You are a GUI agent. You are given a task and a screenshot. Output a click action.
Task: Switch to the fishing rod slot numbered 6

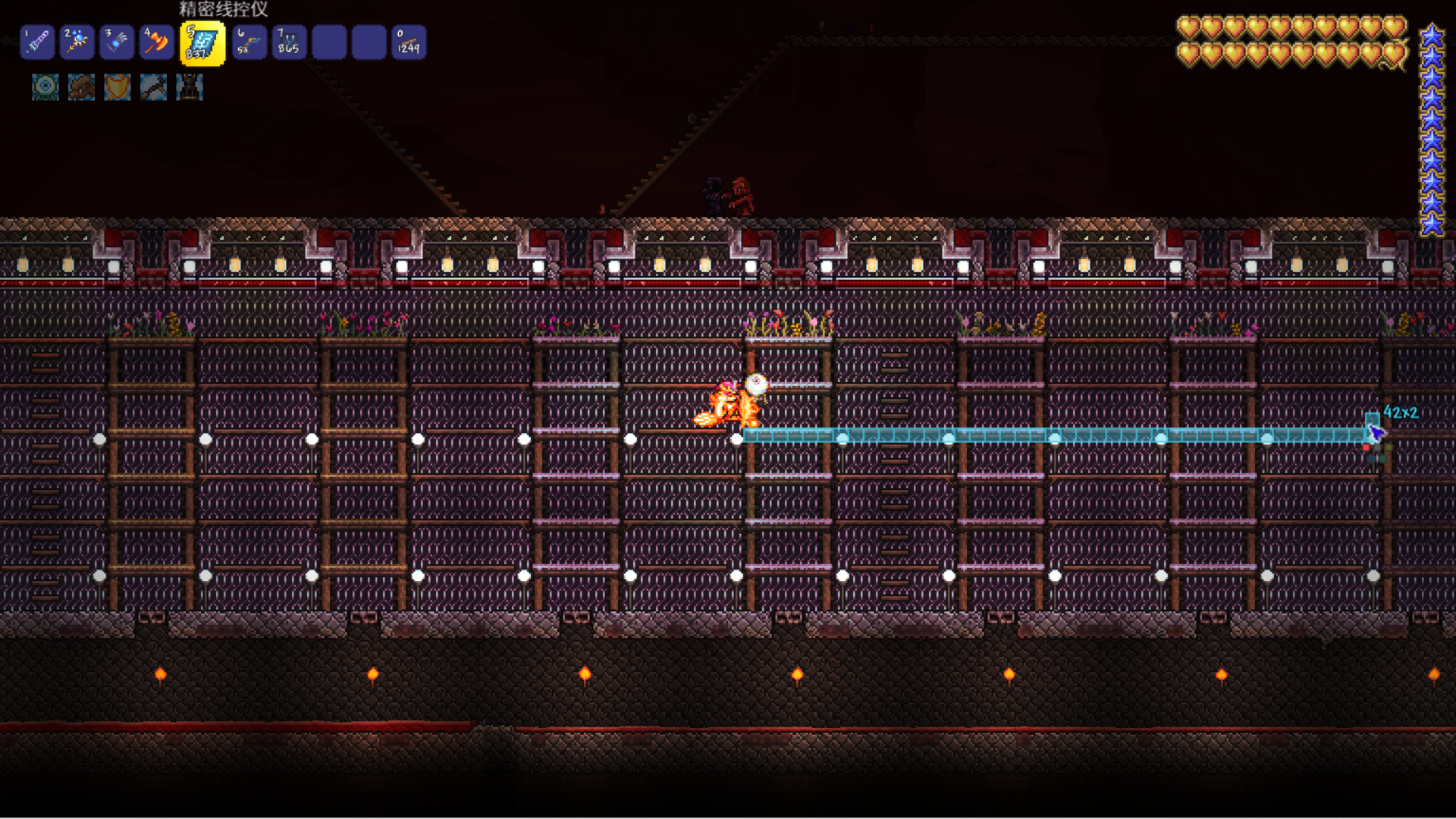[249, 42]
